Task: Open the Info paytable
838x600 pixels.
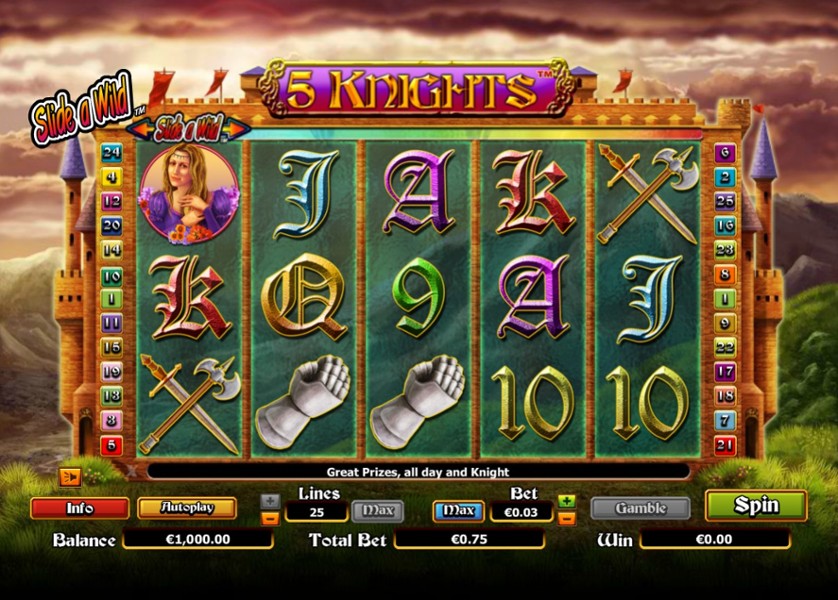Action: [80, 508]
